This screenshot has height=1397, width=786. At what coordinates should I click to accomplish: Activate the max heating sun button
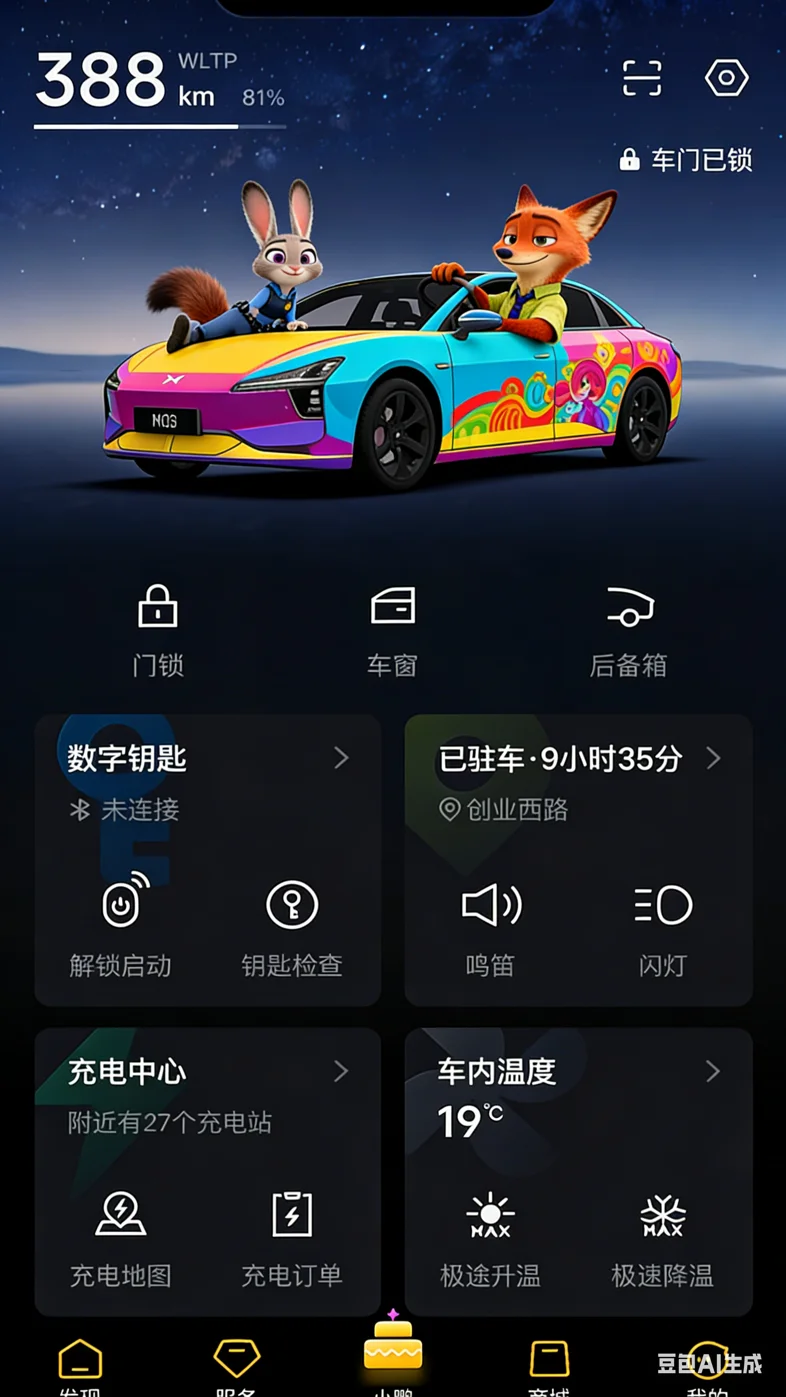[x=490, y=1236]
